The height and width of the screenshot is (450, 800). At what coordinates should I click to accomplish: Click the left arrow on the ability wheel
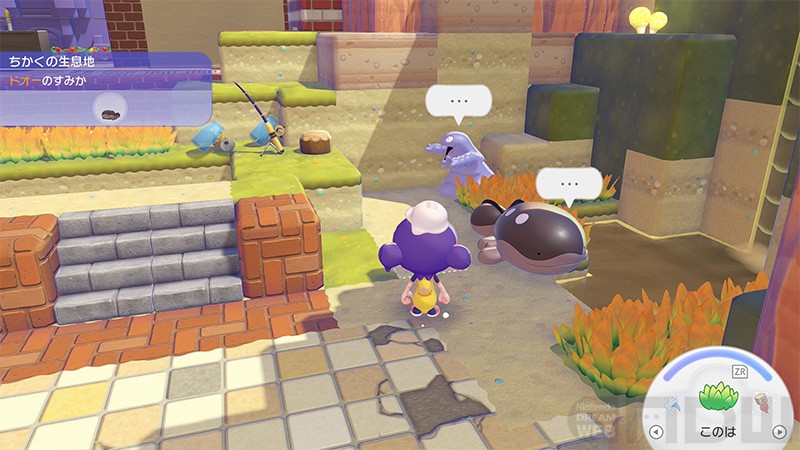(655, 432)
